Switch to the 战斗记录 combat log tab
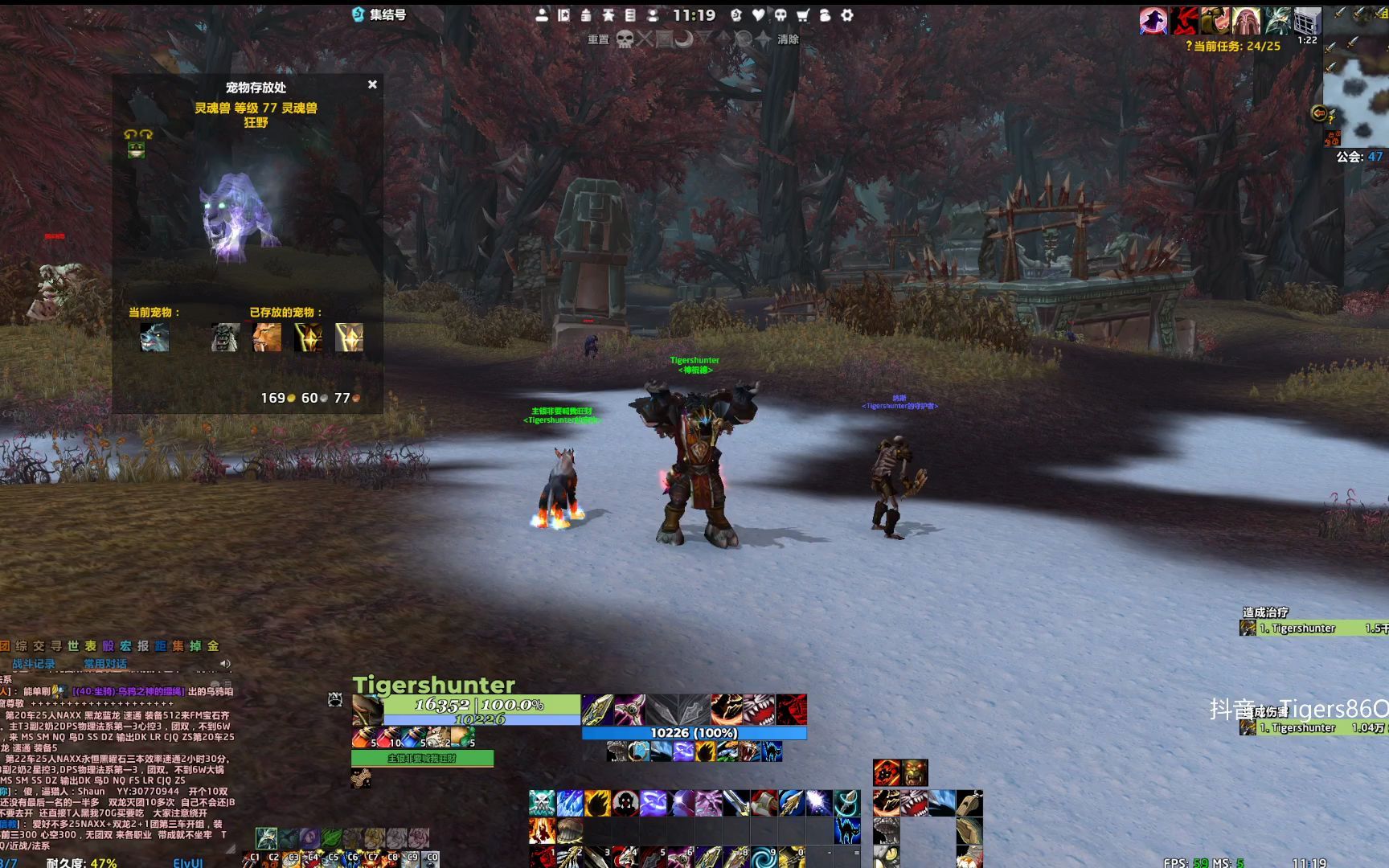 coord(34,664)
